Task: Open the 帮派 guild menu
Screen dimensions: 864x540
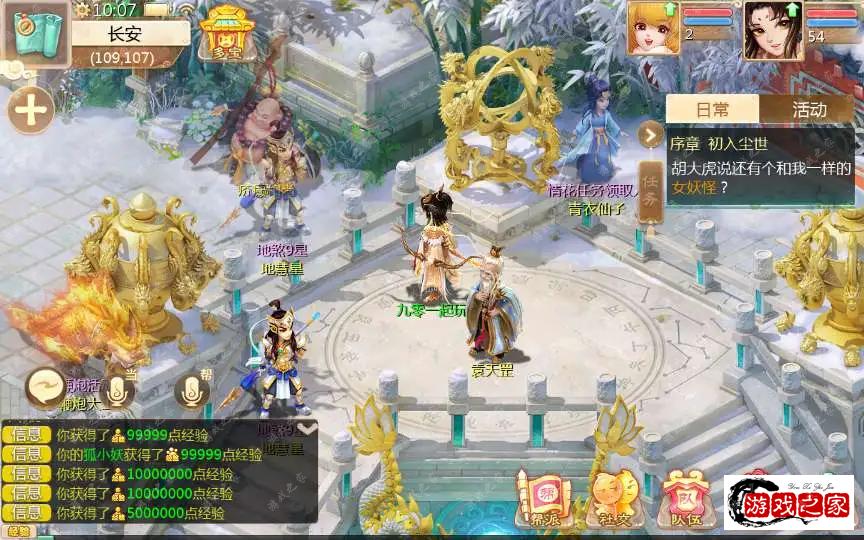Action: click(x=543, y=498)
